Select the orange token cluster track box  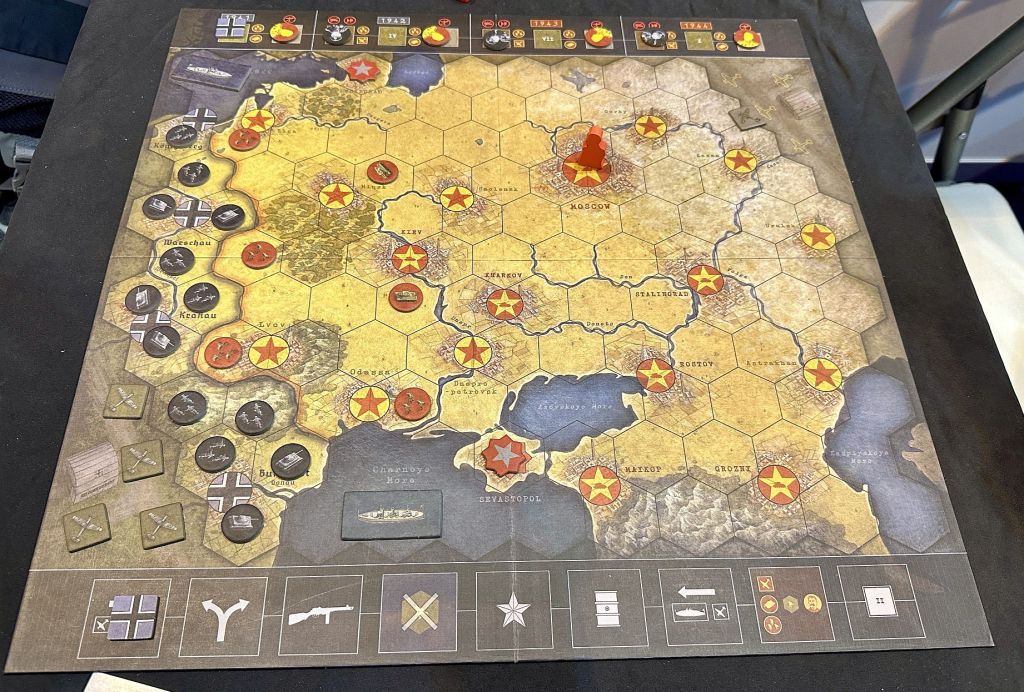click(790, 603)
